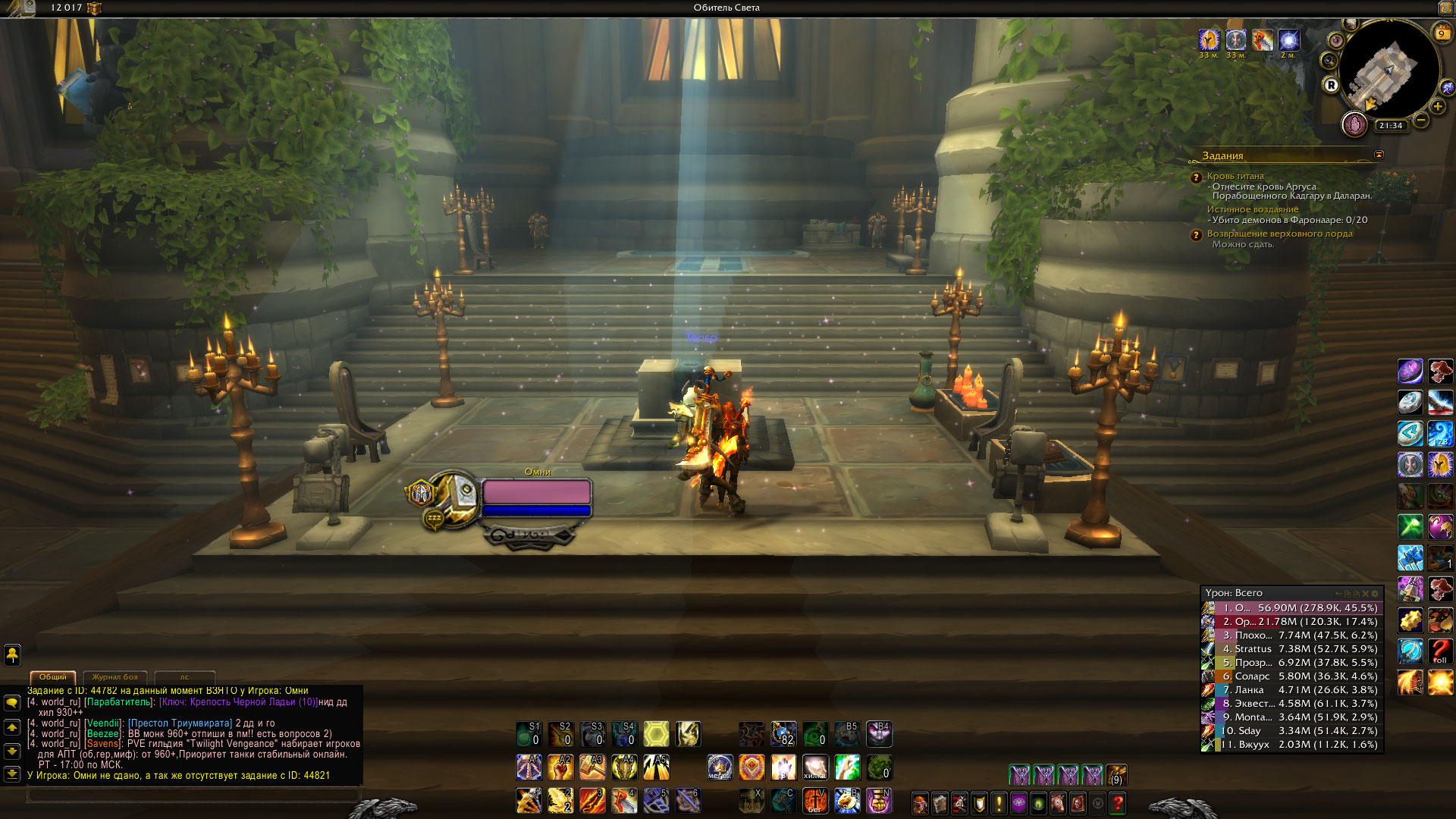1456x819 pixels.
Task: Click the chat message input field
Action: (193, 795)
